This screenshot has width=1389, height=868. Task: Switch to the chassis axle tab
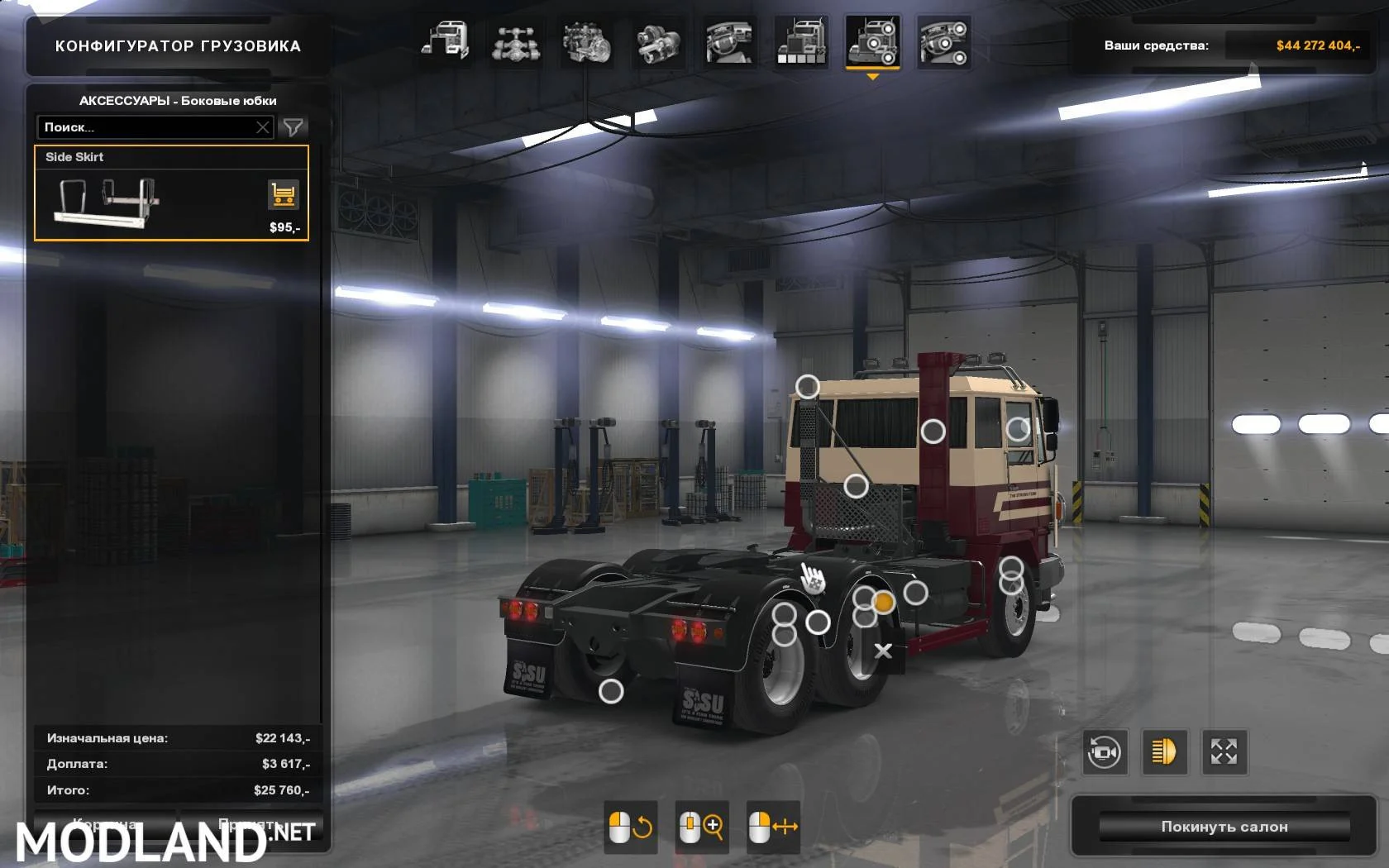[517, 41]
